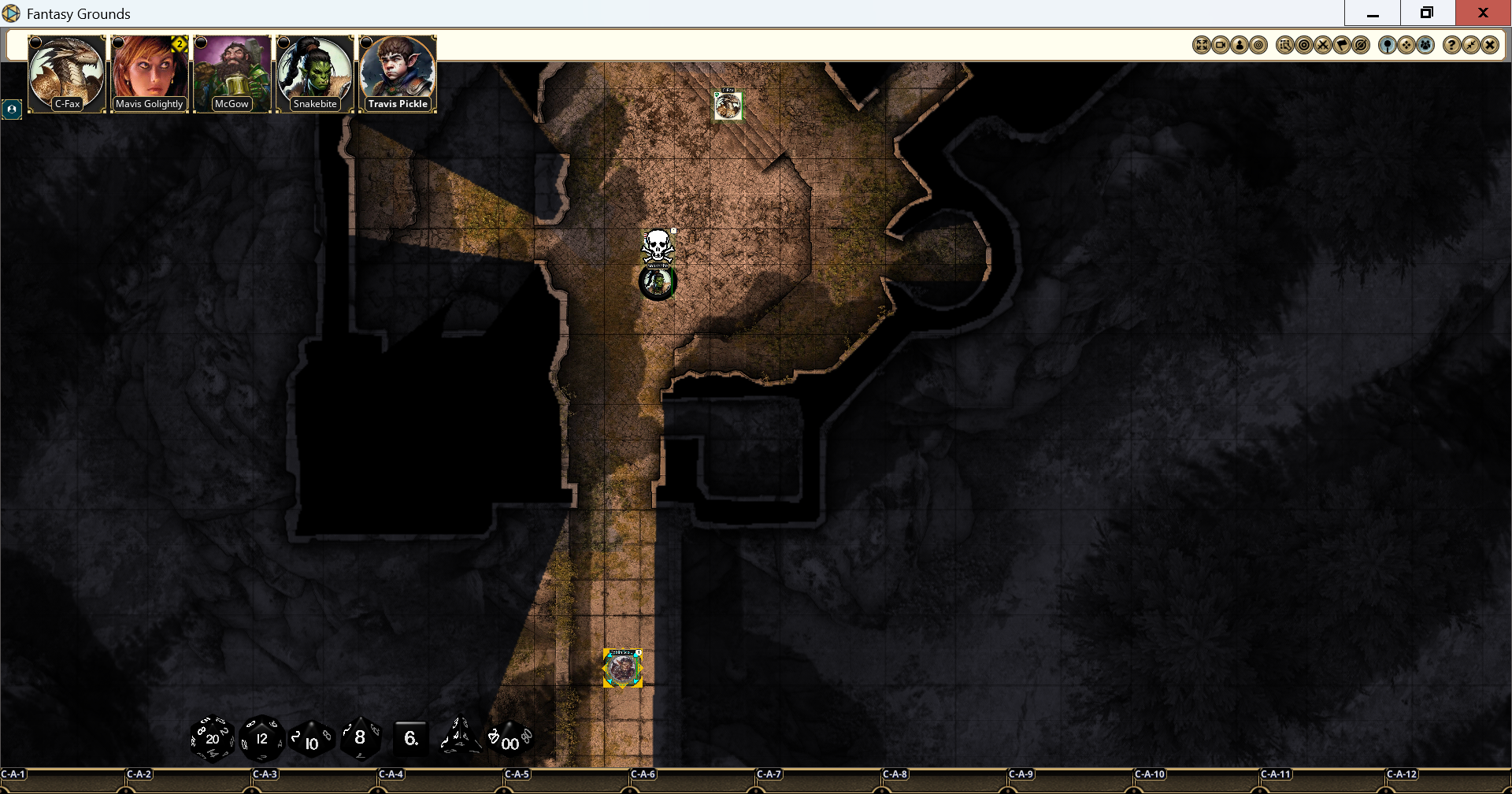Click the flag toolbar button

(x=1342, y=46)
